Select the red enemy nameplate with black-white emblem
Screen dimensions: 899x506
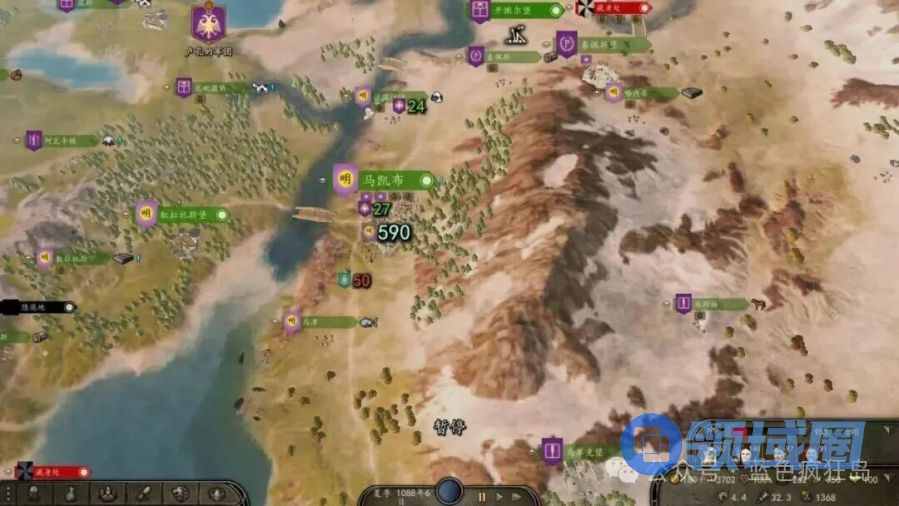(612, 9)
